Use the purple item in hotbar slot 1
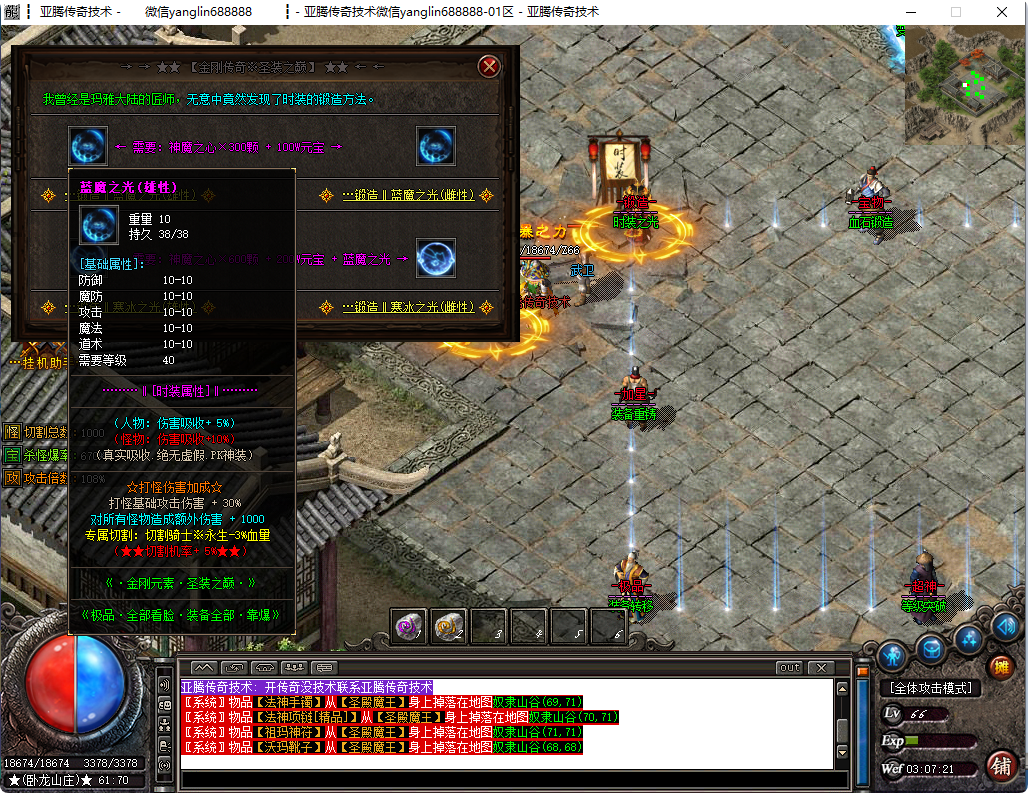The width and height of the screenshot is (1028, 793). (x=410, y=627)
